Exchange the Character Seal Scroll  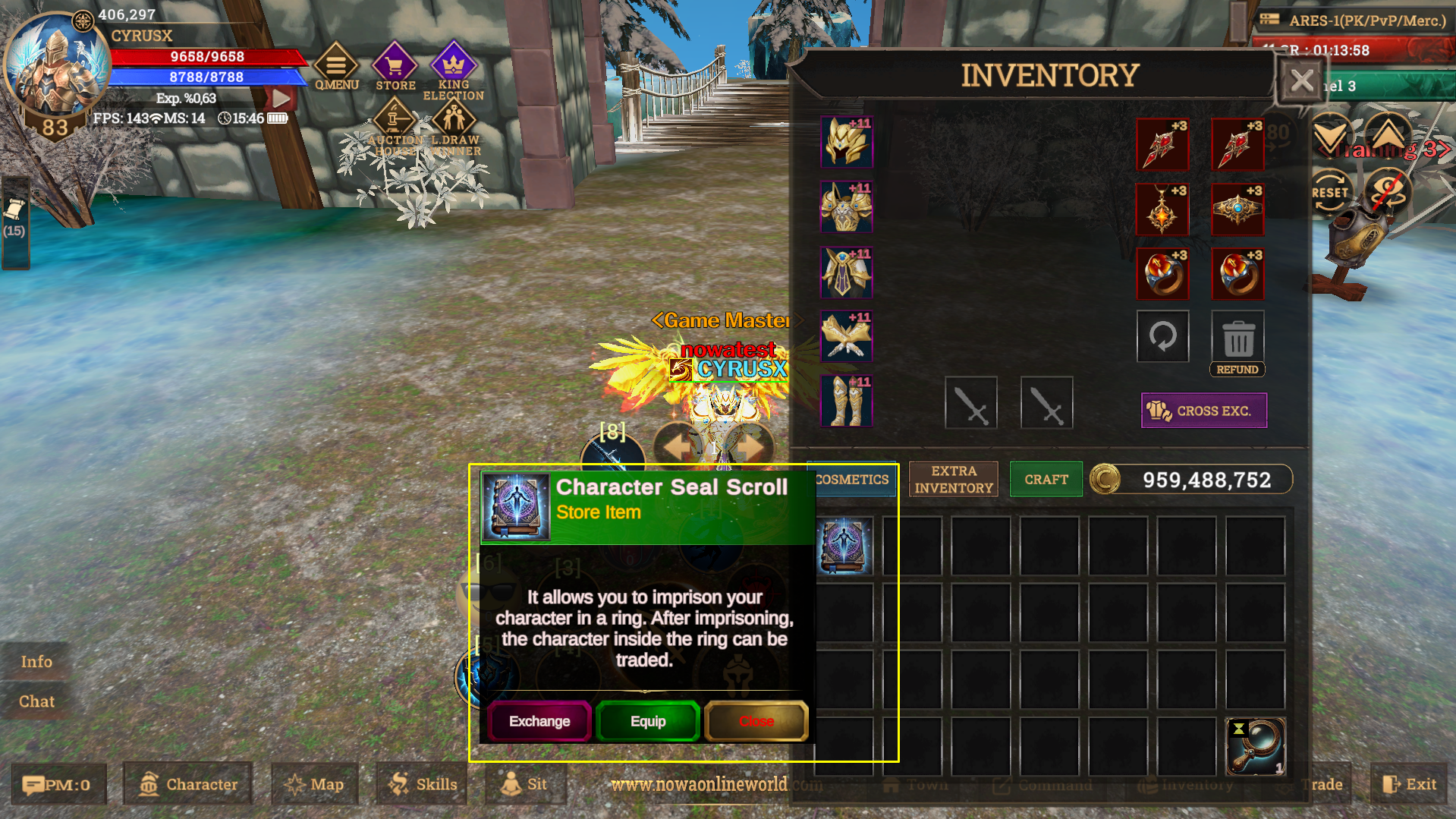(x=539, y=721)
